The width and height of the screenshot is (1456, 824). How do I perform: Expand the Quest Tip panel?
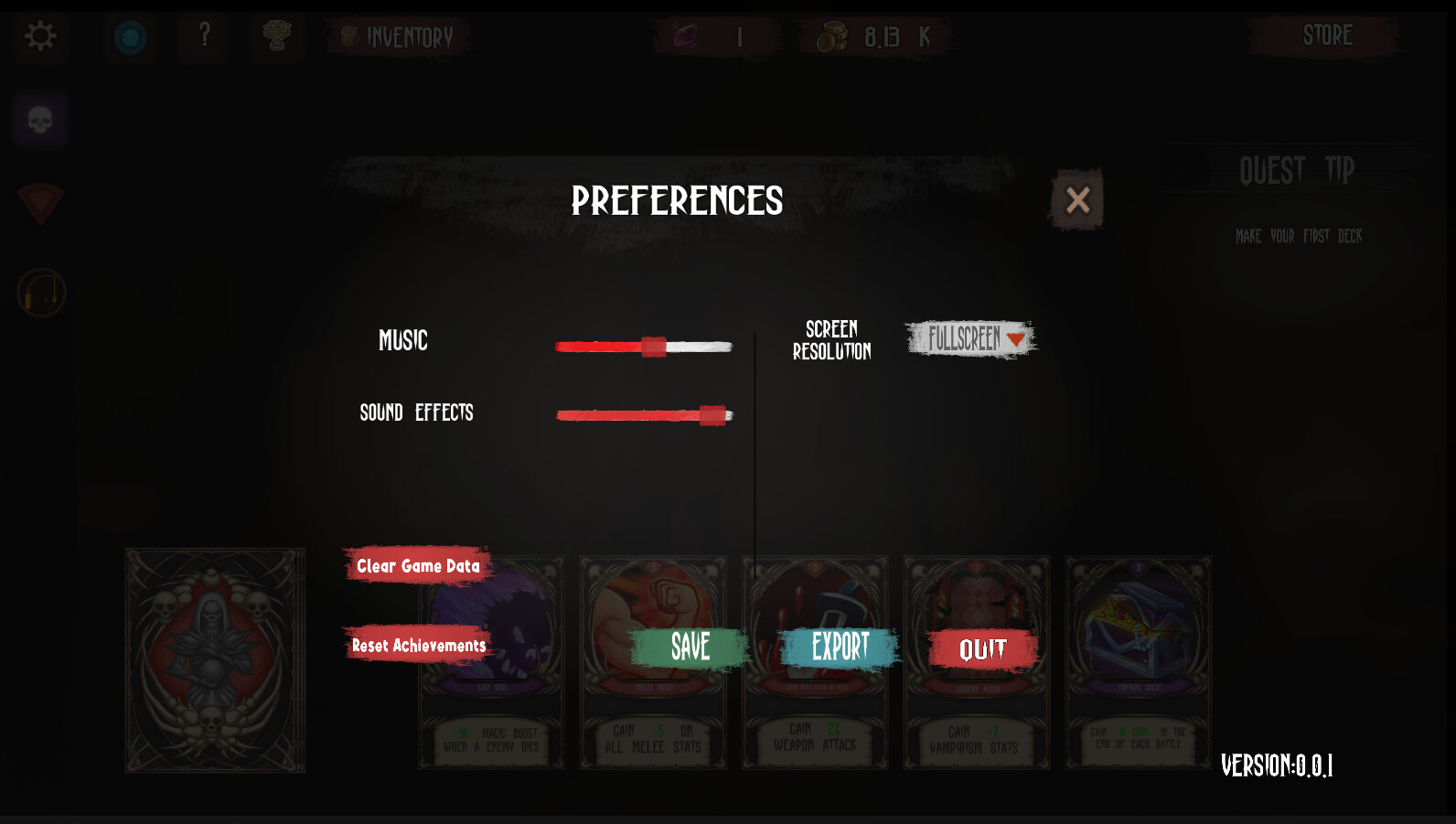click(1297, 169)
